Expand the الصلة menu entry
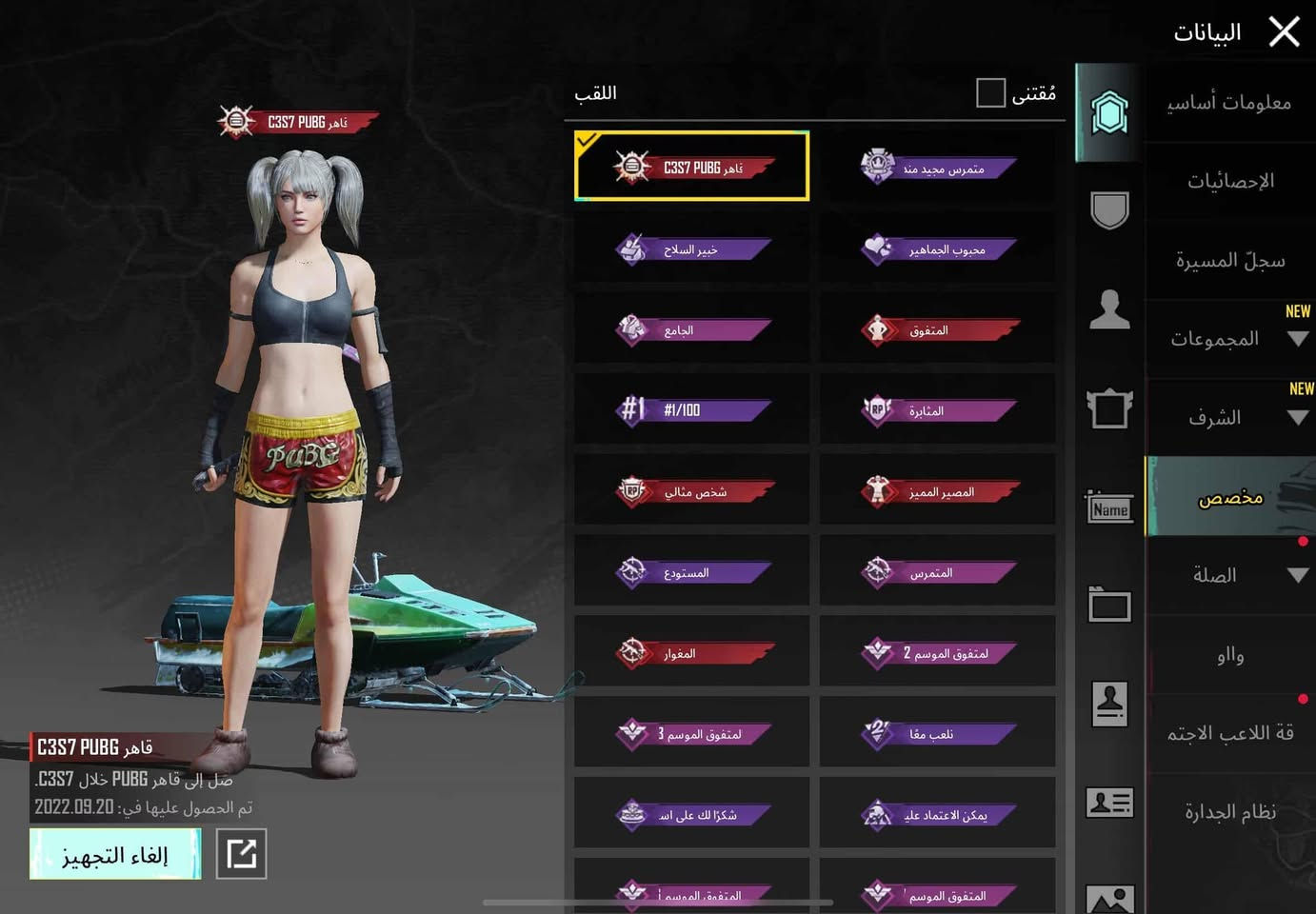The image size is (1316, 914). coord(1229,575)
